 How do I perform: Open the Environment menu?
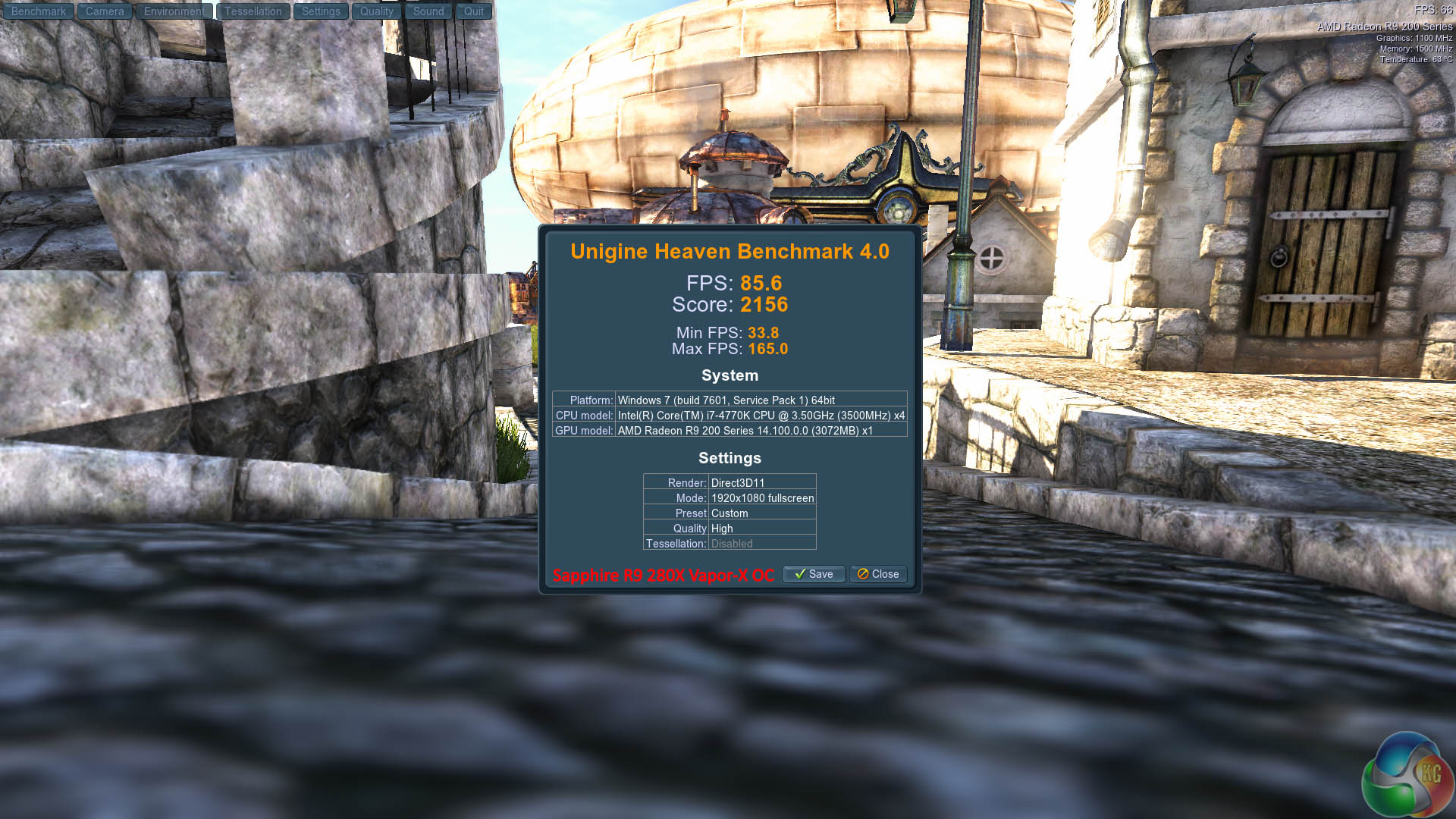pyautogui.click(x=174, y=11)
